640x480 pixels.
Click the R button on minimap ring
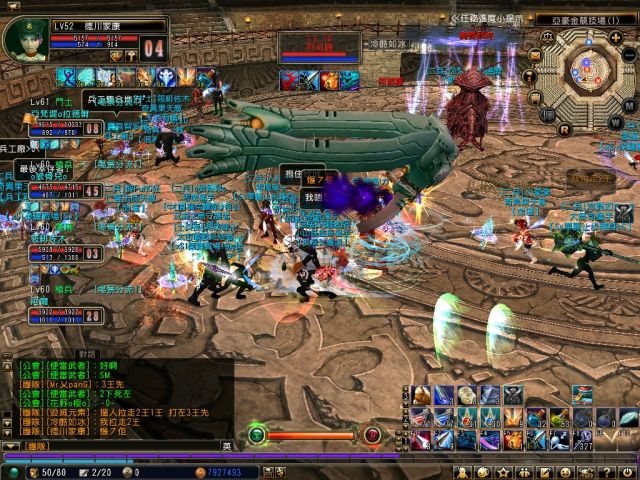pos(565,127)
